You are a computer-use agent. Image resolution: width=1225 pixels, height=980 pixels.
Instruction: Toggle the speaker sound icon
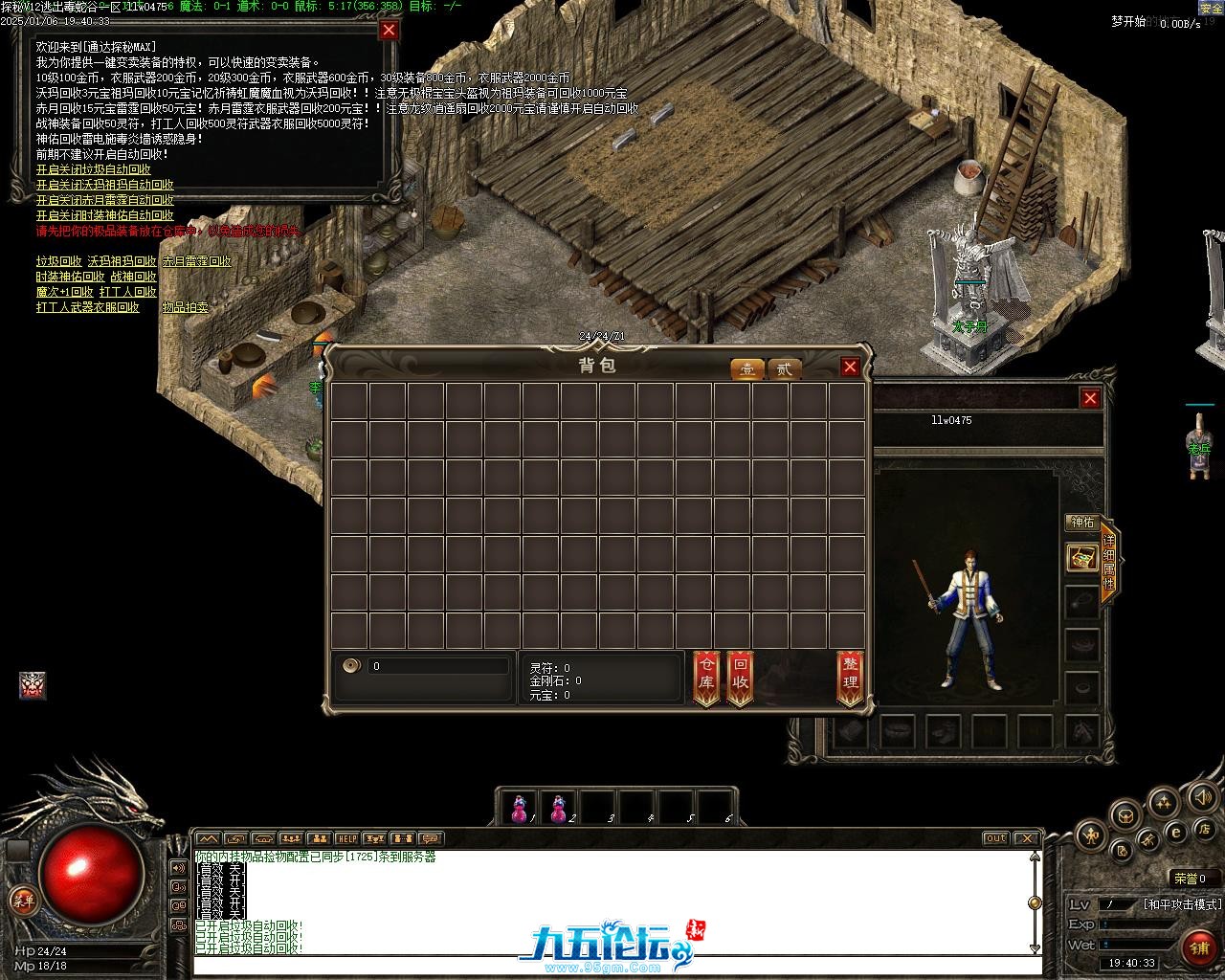tap(1201, 796)
